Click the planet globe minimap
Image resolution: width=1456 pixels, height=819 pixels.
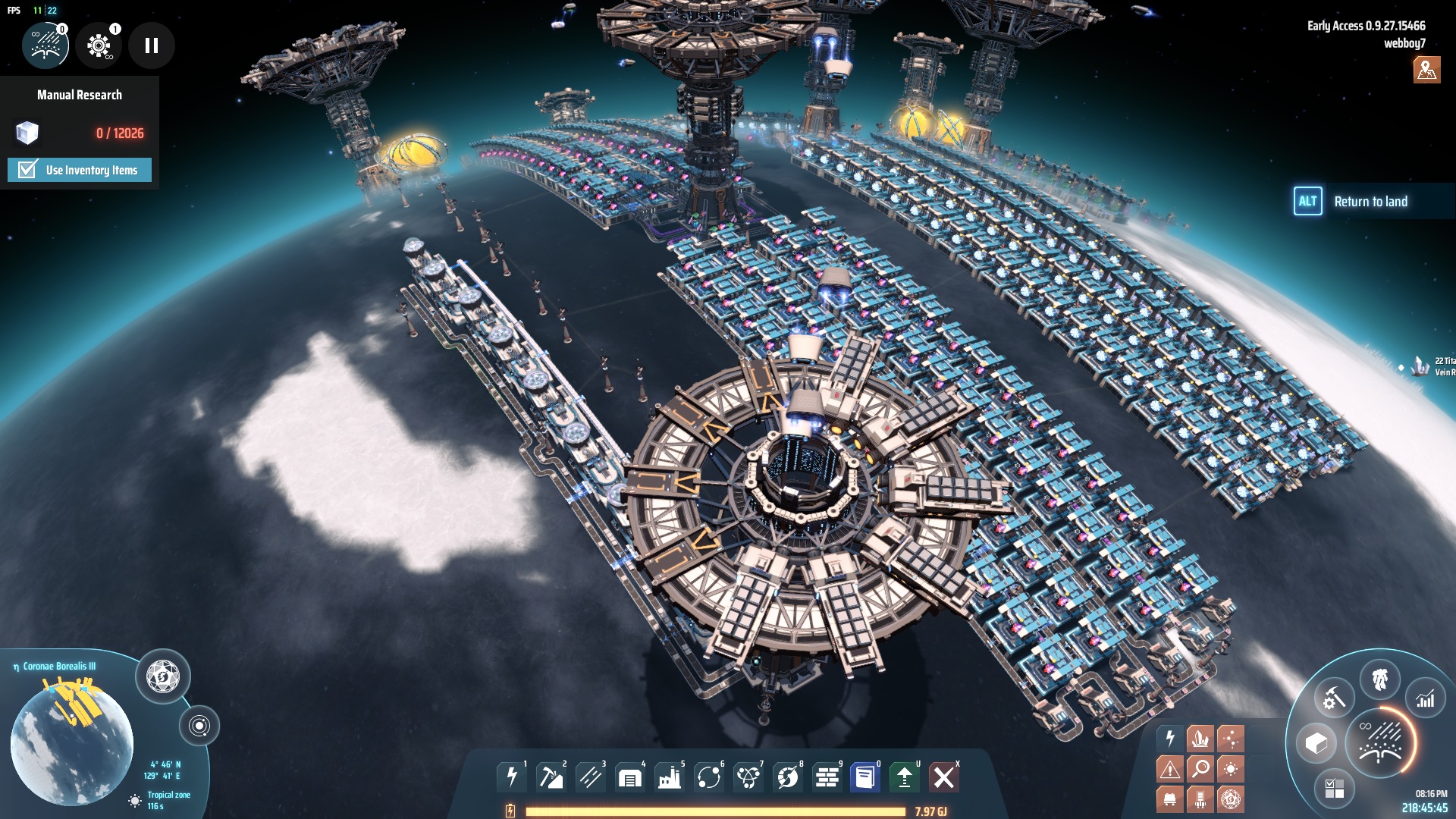pyautogui.click(x=72, y=743)
